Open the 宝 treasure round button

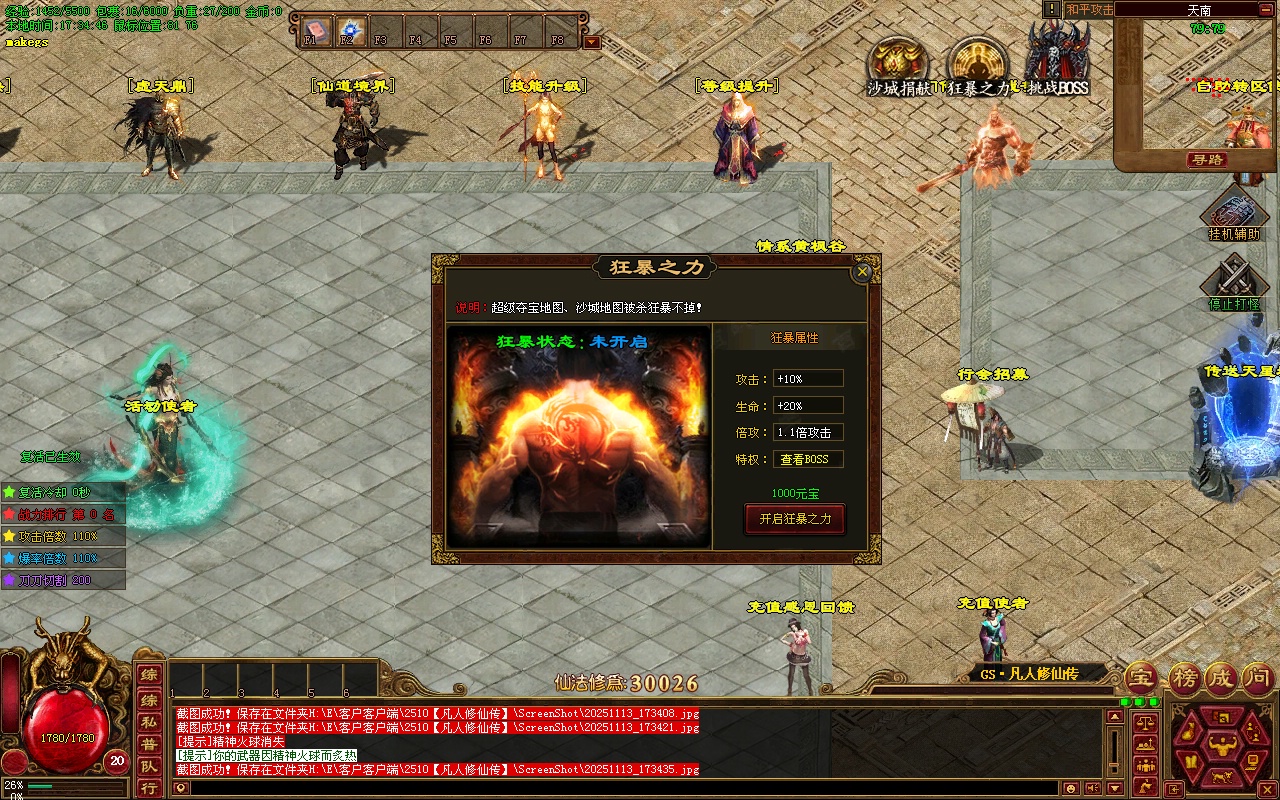[1140, 678]
